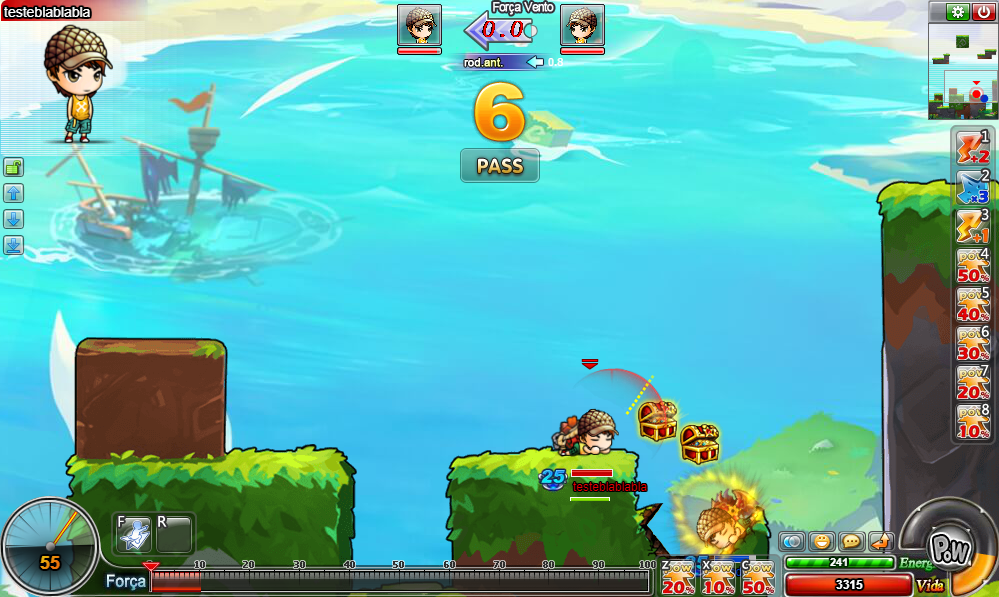The width and height of the screenshot is (999, 597).
Task: Open settings with the green gear button
Action: (957, 12)
